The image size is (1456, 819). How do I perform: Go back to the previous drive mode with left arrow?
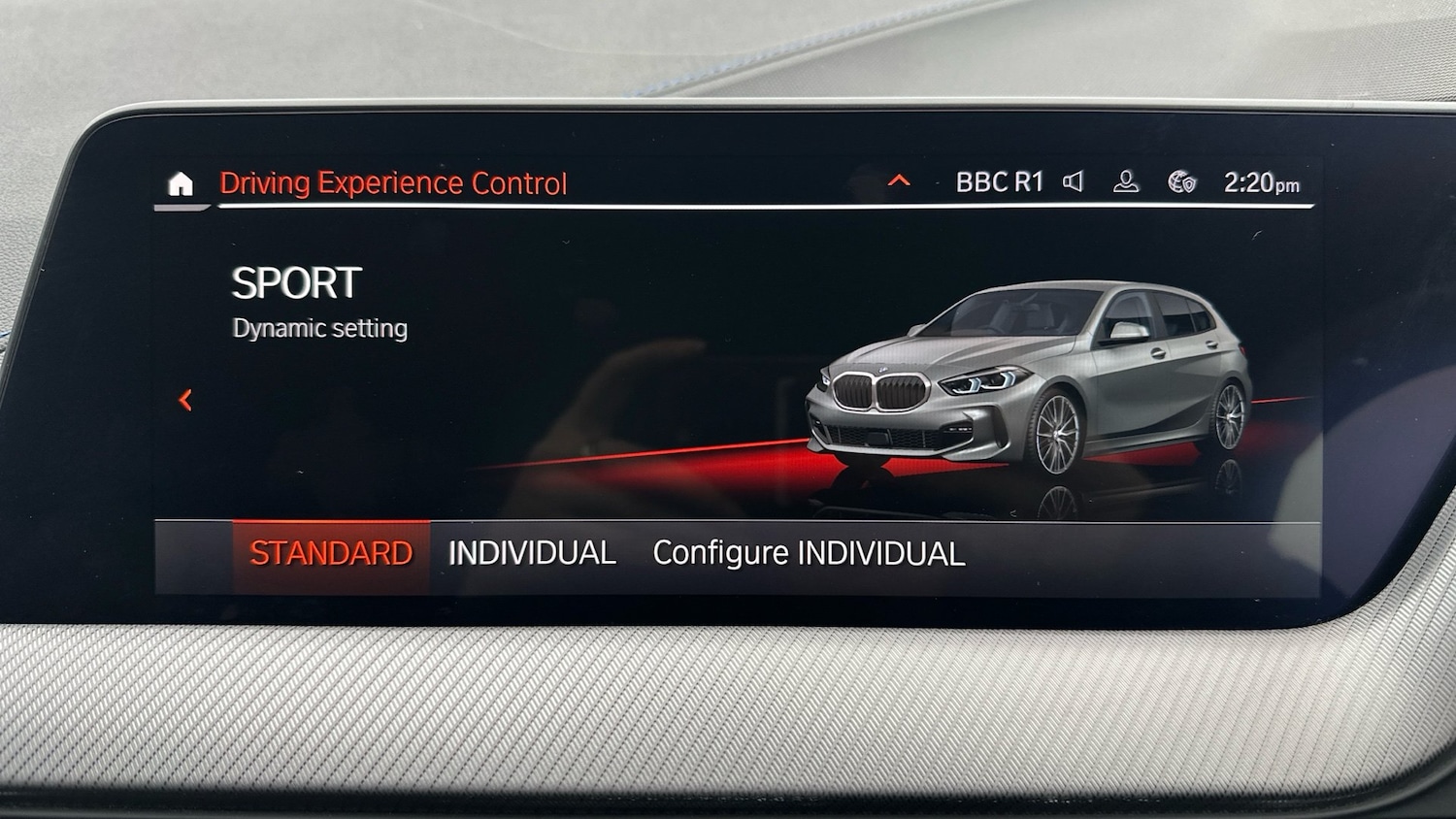pyautogui.click(x=187, y=401)
